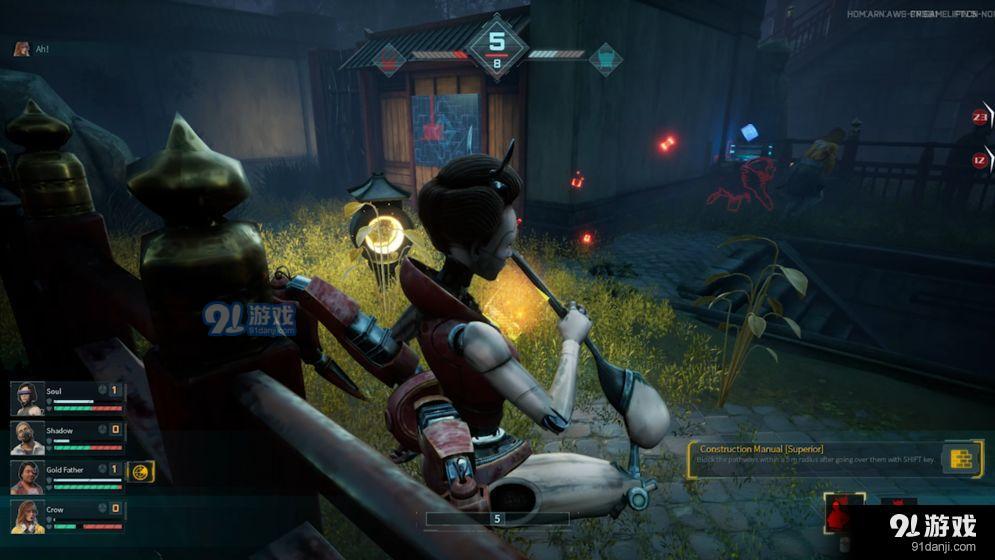This screenshot has height=560, width=995.
Task: Click the red 23 distance marker
Action: click(x=980, y=117)
